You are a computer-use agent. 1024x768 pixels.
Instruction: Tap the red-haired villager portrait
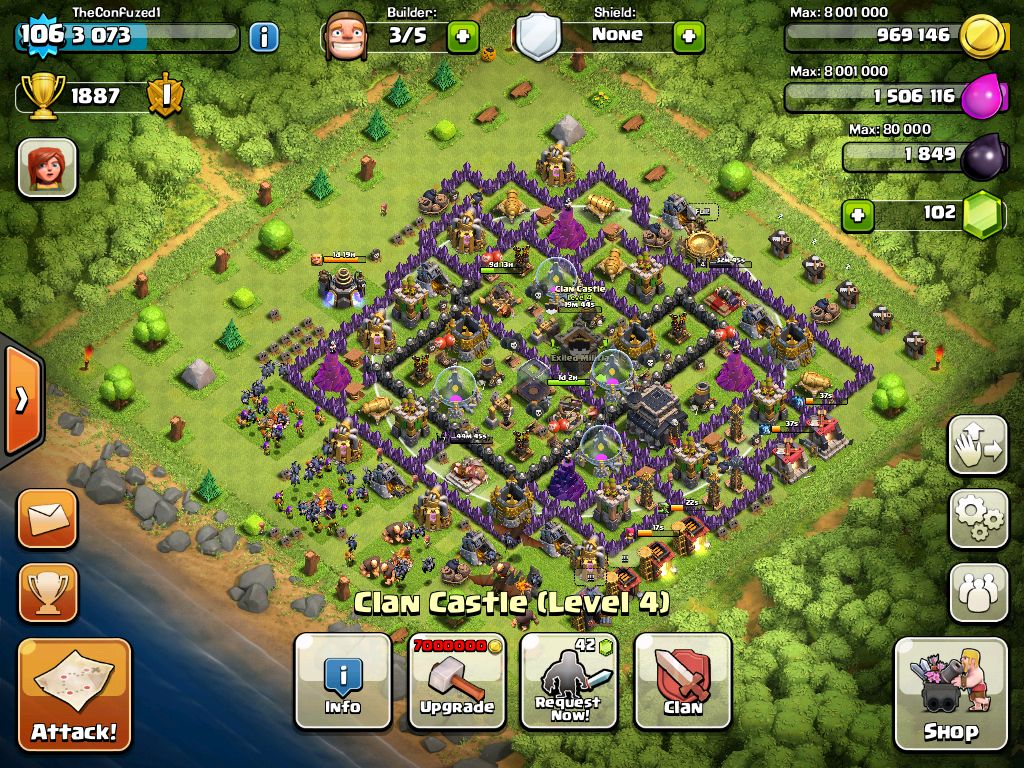click(x=47, y=167)
